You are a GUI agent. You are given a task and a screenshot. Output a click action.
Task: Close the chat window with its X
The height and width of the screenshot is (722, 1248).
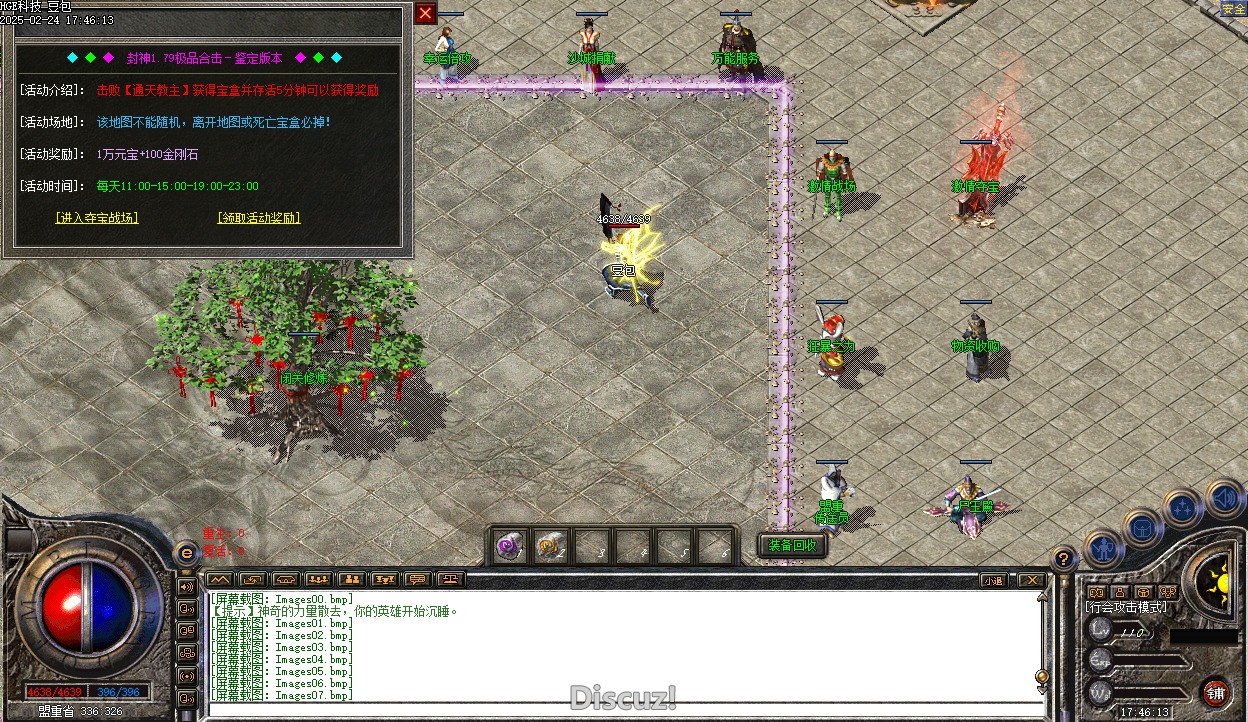pos(1031,580)
